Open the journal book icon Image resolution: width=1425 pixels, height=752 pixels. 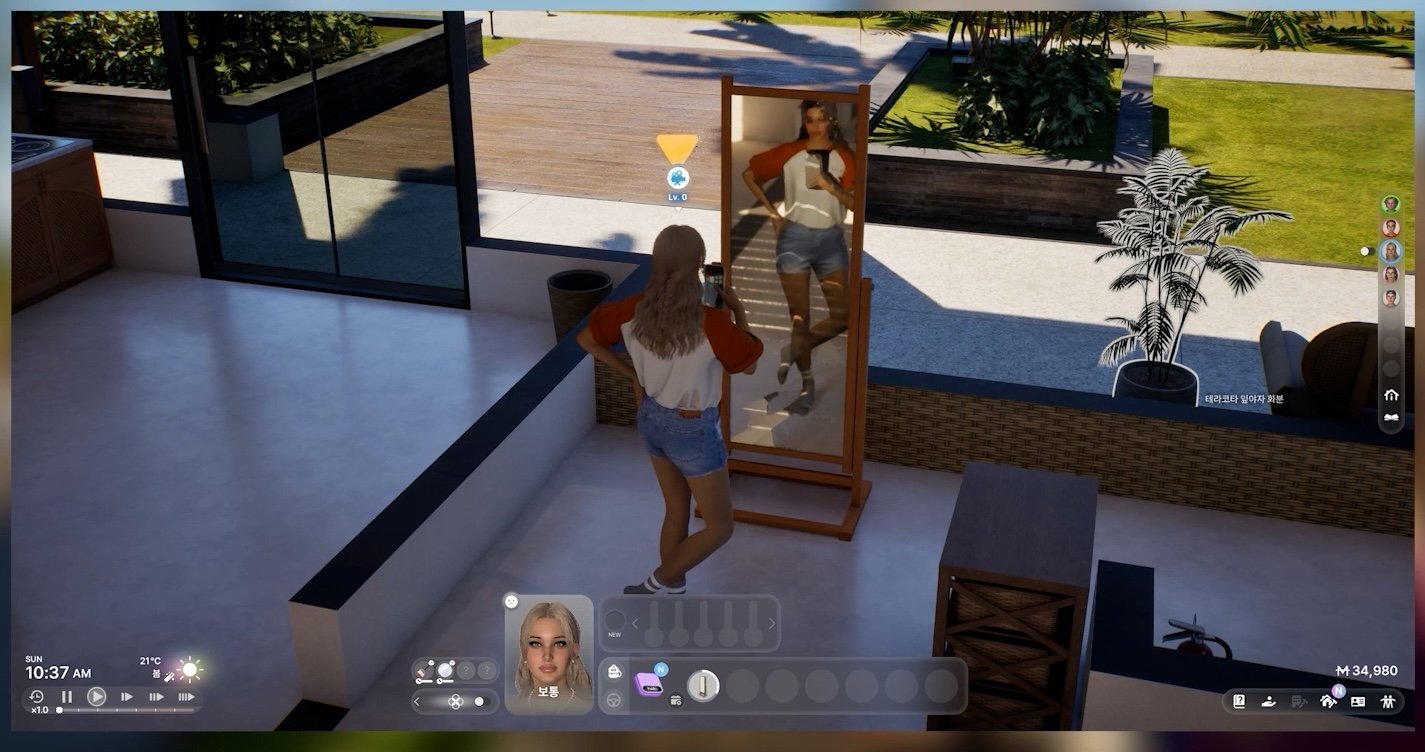[1239, 702]
